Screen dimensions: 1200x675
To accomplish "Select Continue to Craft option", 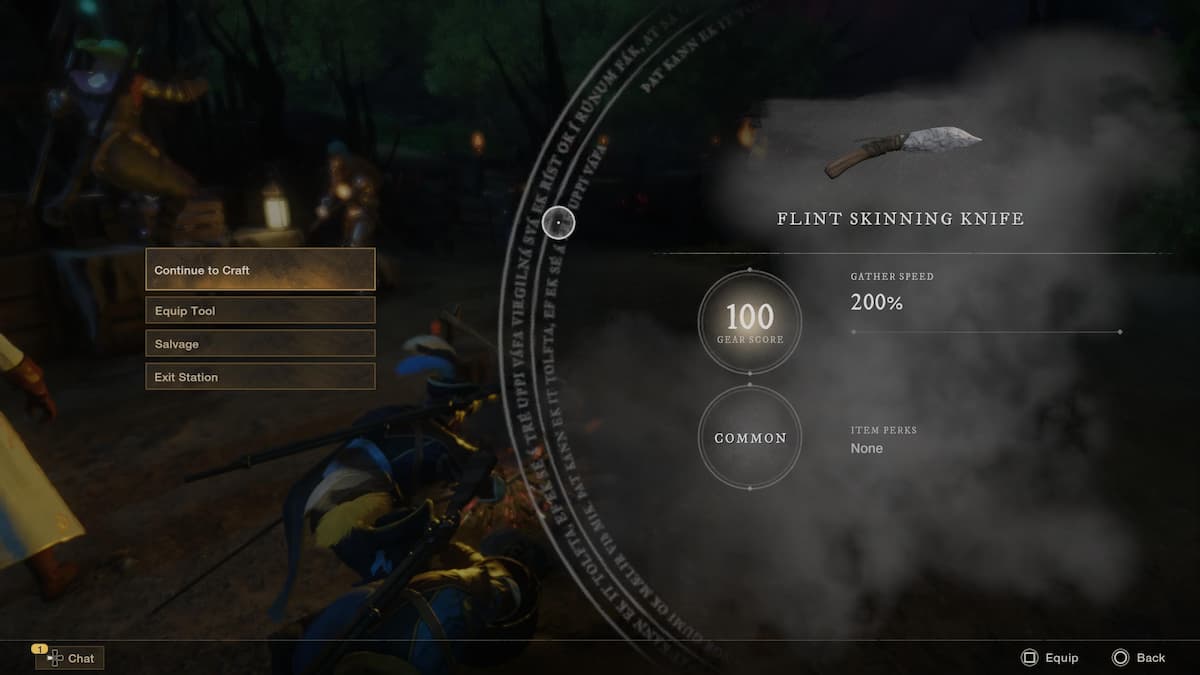I will [x=260, y=270].
